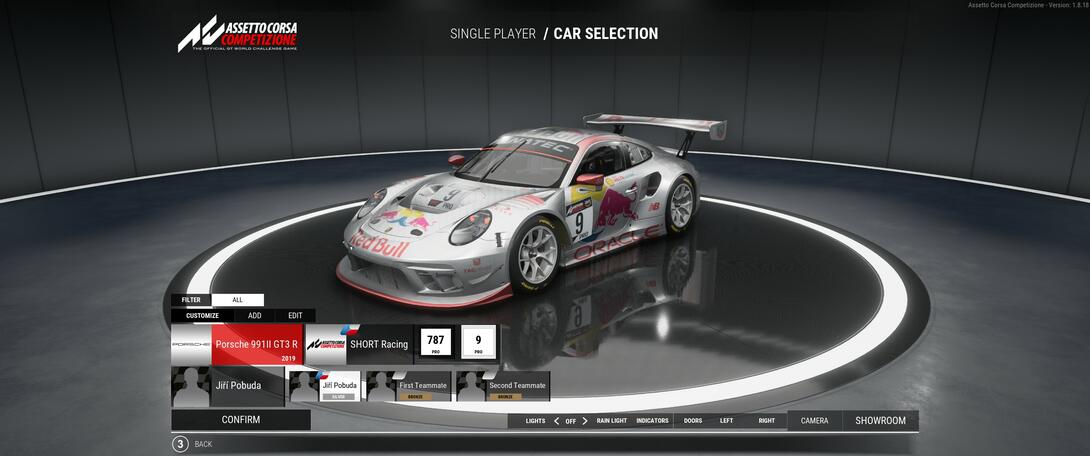Viewport: 1090px width, 456px height.
Task: Cycle lights setting with the left arrow
Action: [x=556, y=421]
